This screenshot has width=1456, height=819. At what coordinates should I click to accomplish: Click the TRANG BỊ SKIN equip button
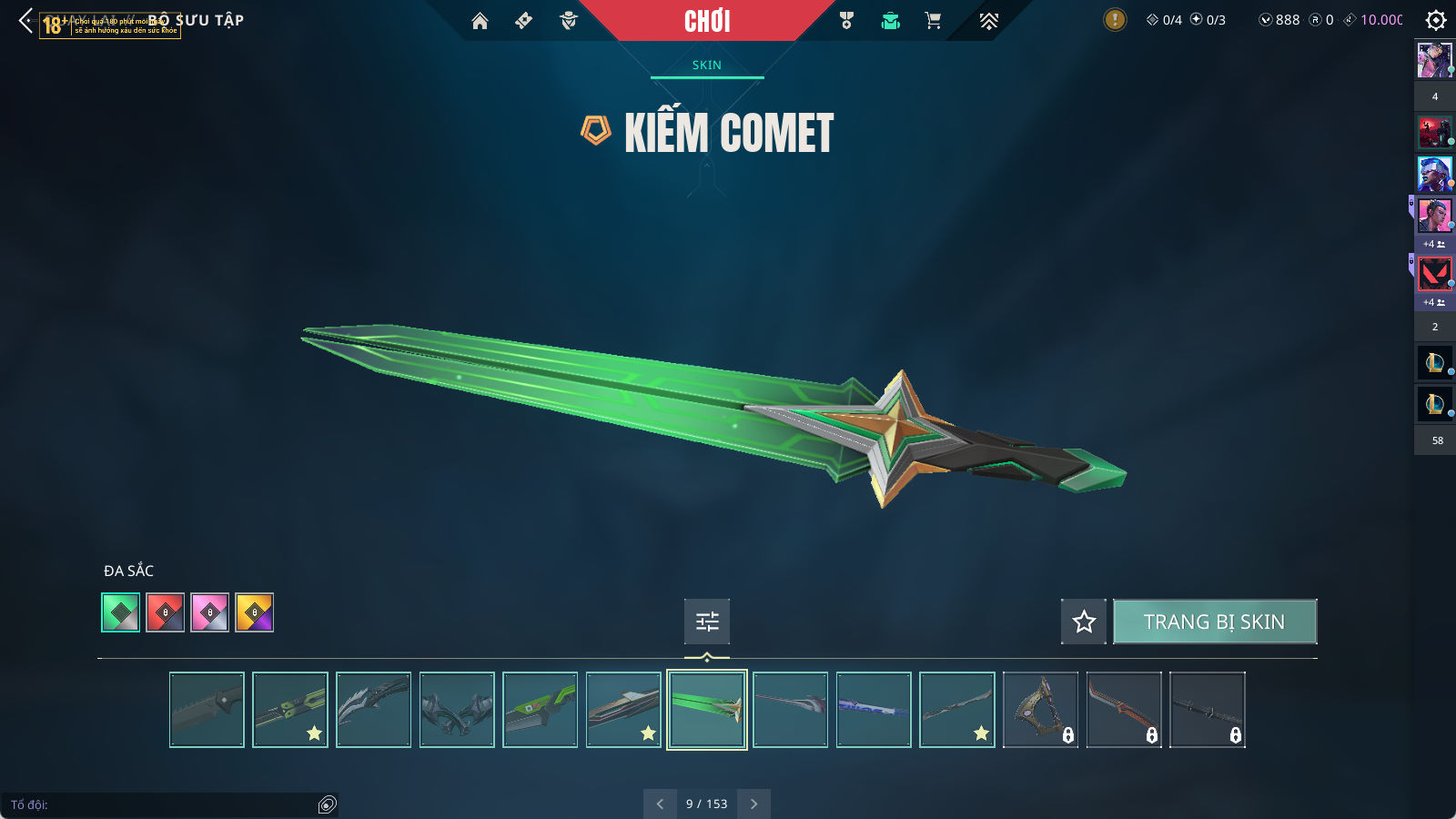1214,622
